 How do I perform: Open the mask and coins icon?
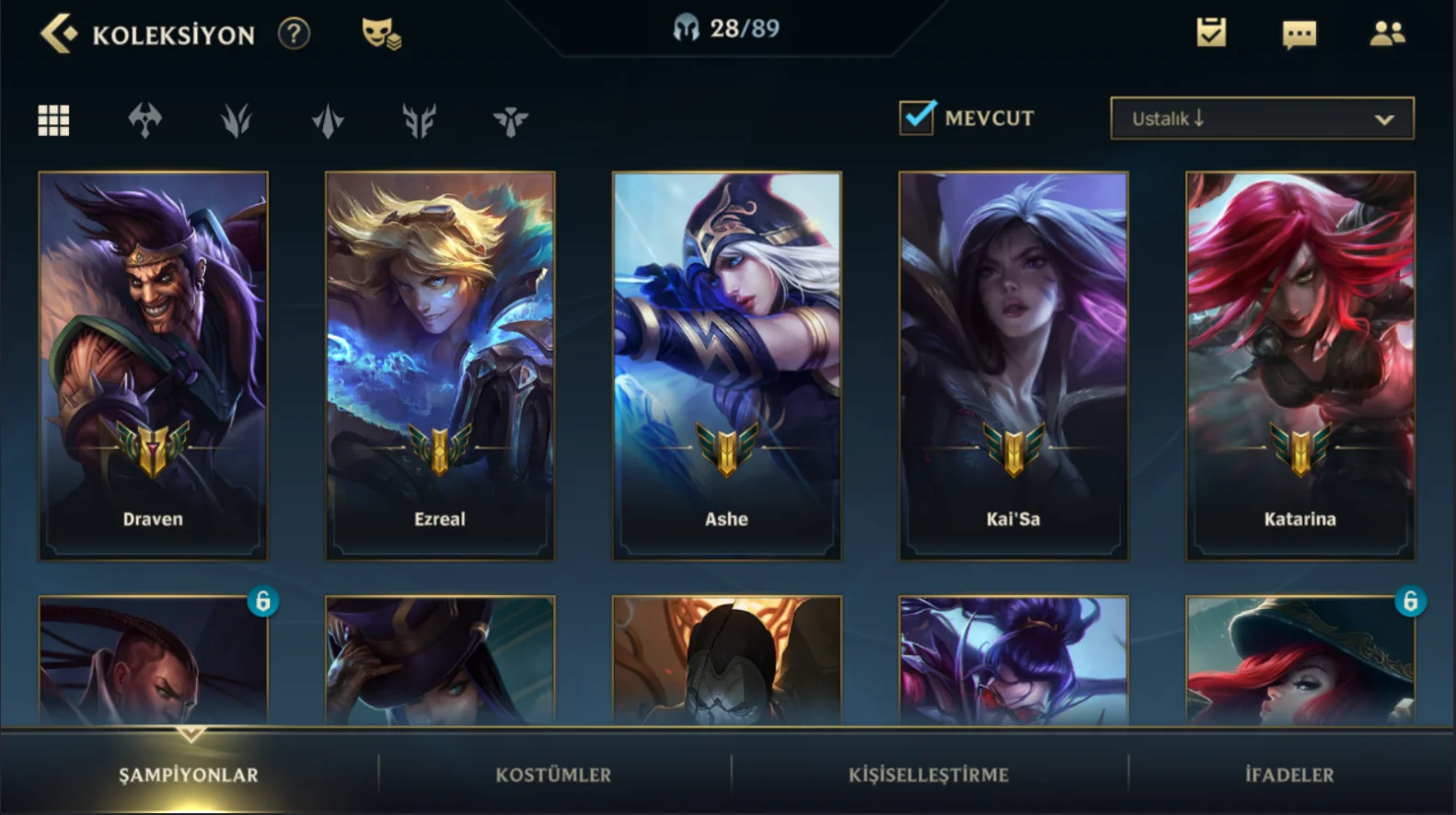point(380,34)
